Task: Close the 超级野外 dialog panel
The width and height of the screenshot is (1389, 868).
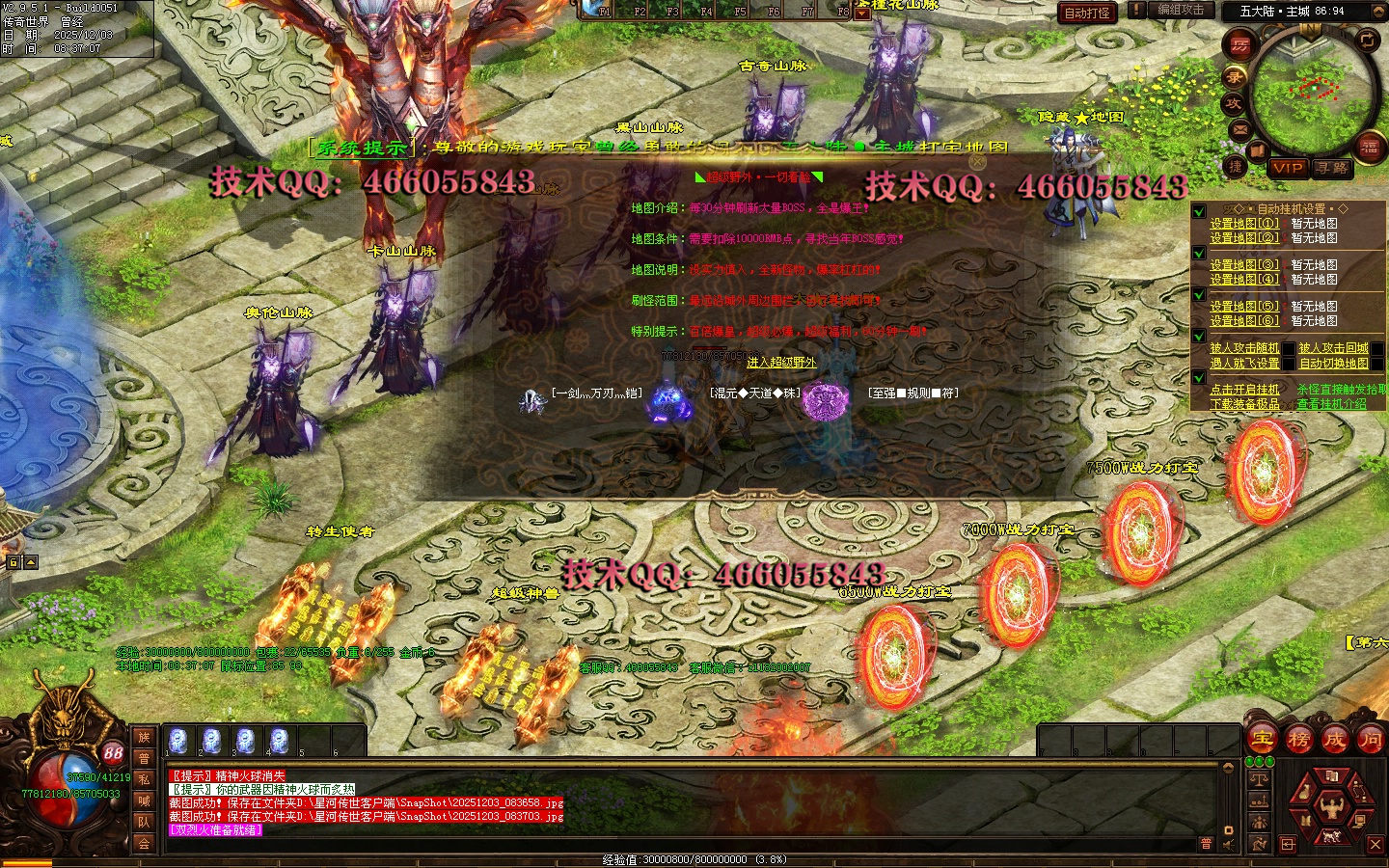Action: (977, 162)
